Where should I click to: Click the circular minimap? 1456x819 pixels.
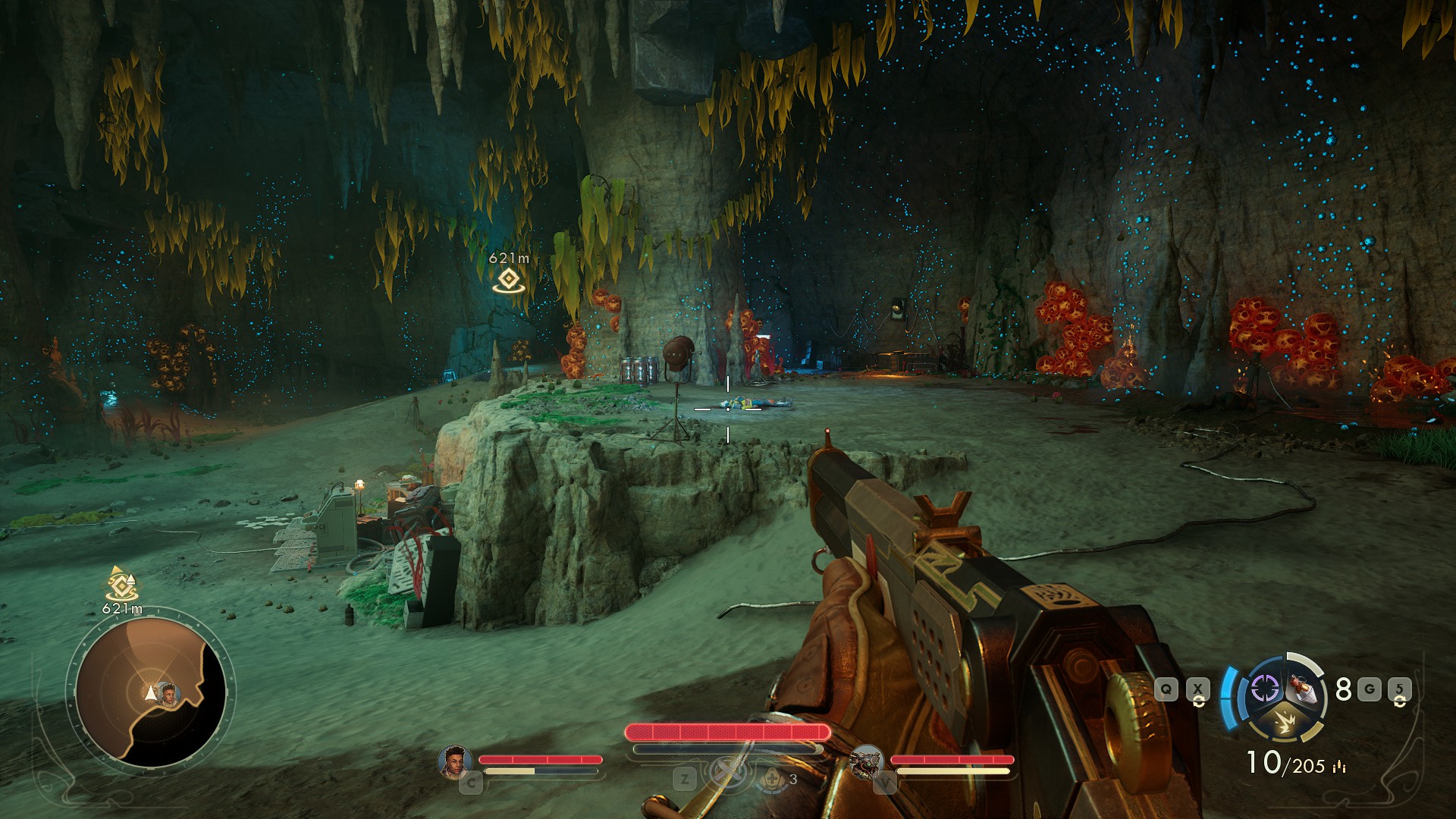[150, 692]
